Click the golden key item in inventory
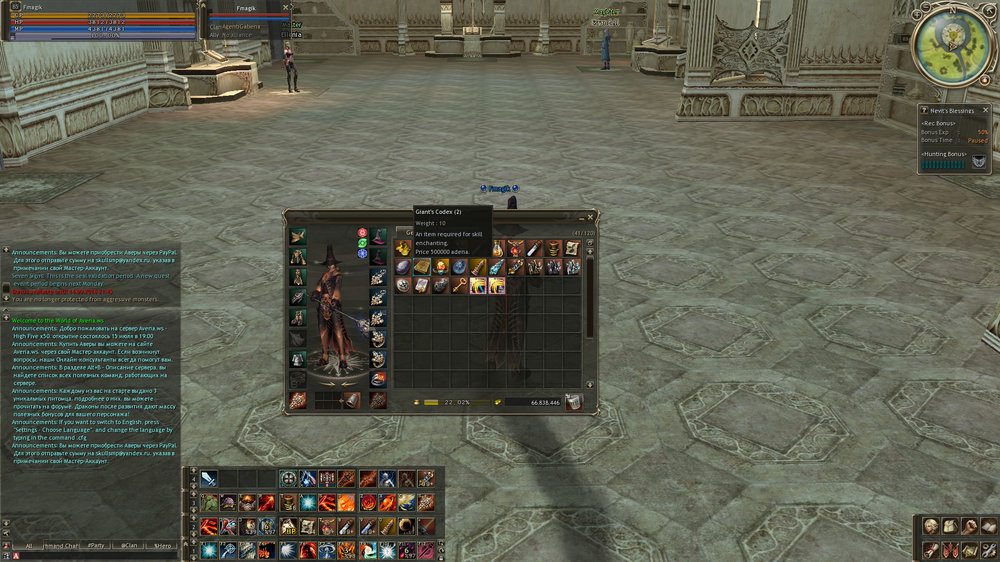This screenshot has width=1000, height=562. pyautogui.click(x=458, y=285)
